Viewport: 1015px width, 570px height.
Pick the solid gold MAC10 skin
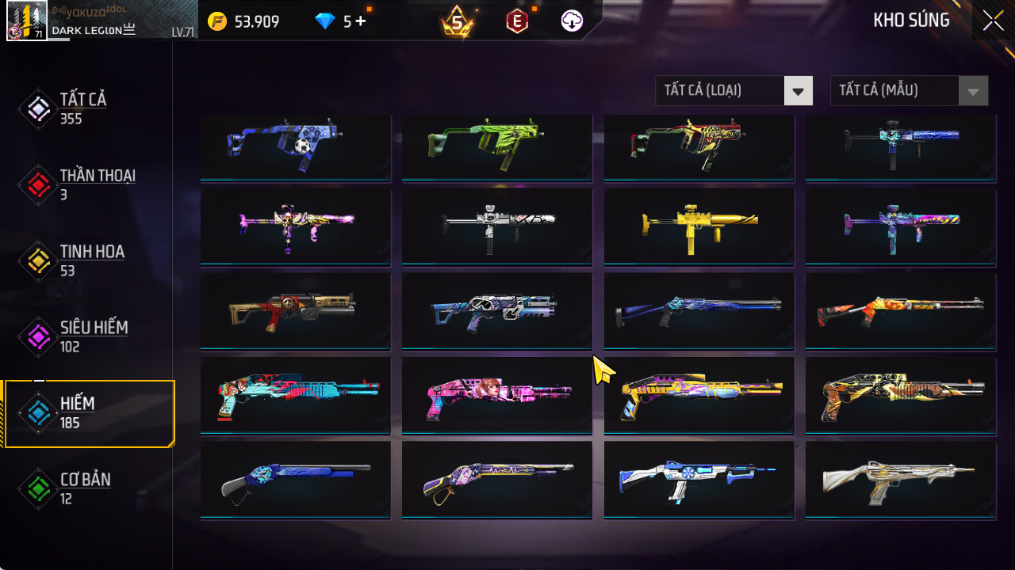tap(698, 228)
